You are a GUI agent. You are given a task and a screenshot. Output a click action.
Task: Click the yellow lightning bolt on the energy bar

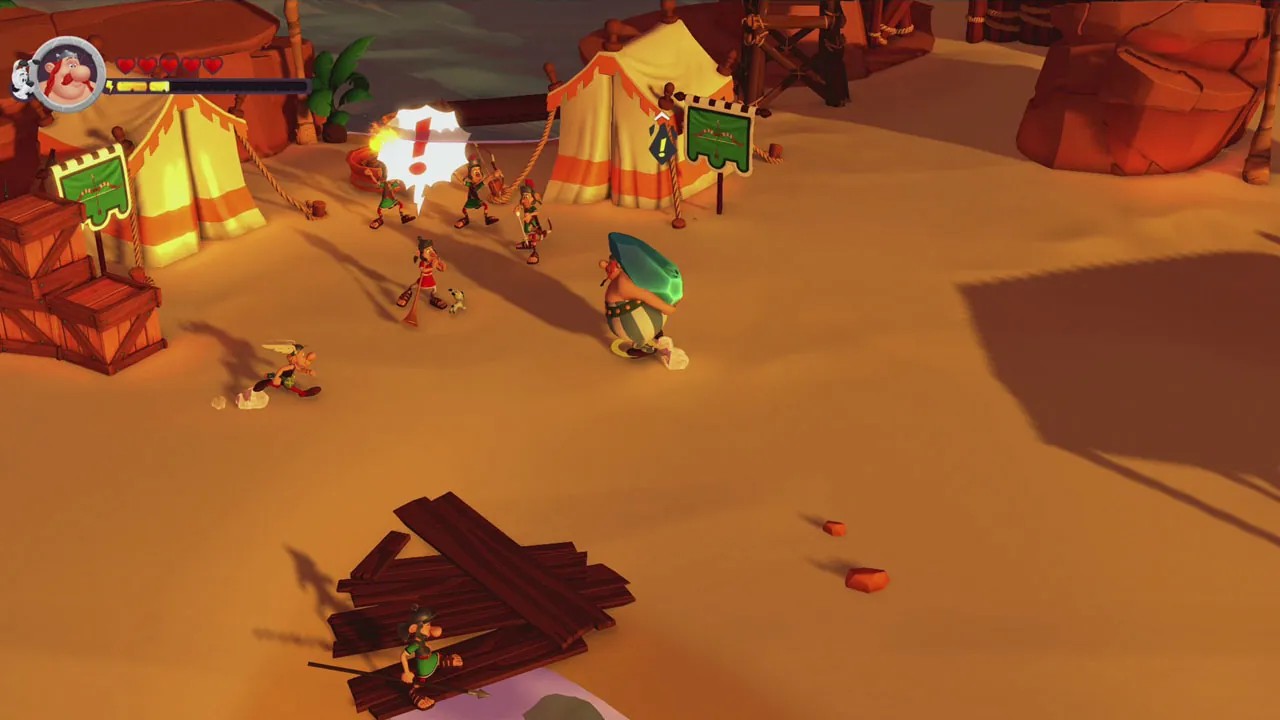109,85
